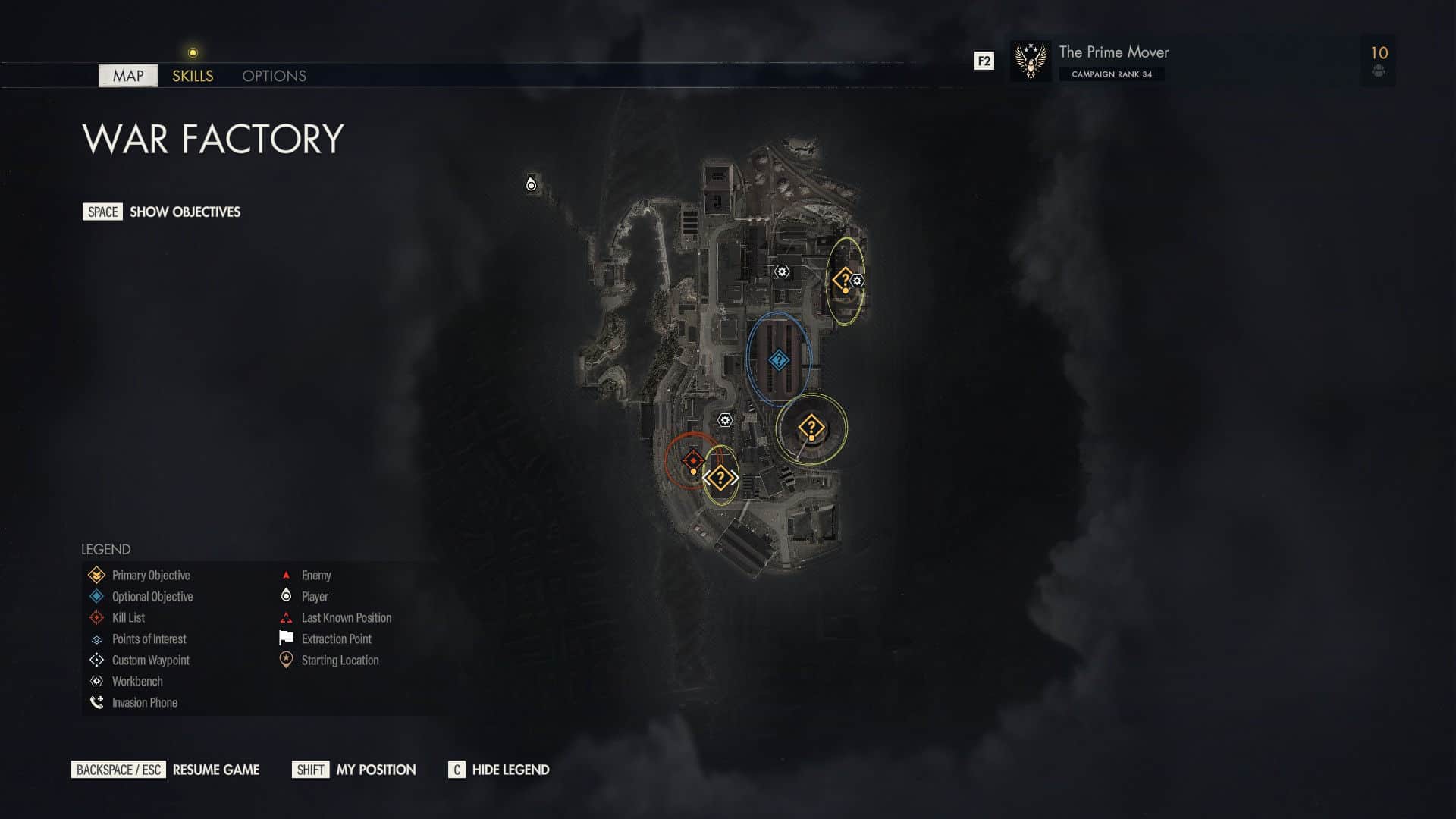Select the Starting Location icon in the legend
Screen dimensions: 1456x819
pyautogui.click(x=286, y=660)
